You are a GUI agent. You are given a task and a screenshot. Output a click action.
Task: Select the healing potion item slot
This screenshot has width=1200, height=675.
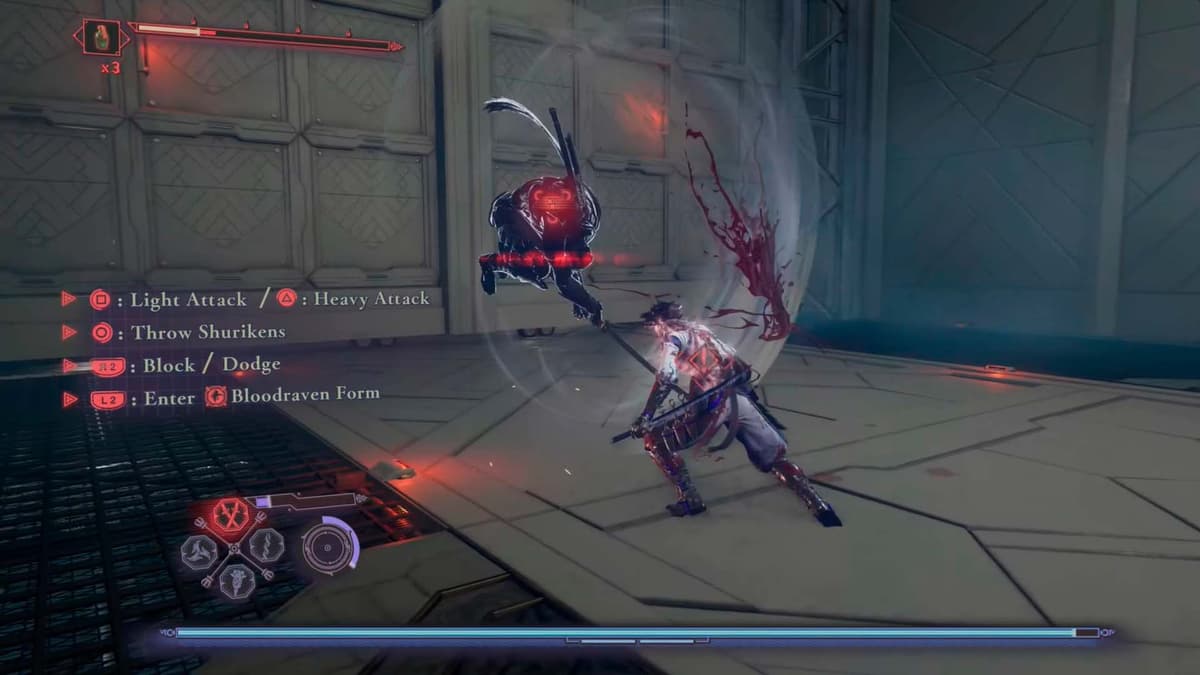click(102, 39)
